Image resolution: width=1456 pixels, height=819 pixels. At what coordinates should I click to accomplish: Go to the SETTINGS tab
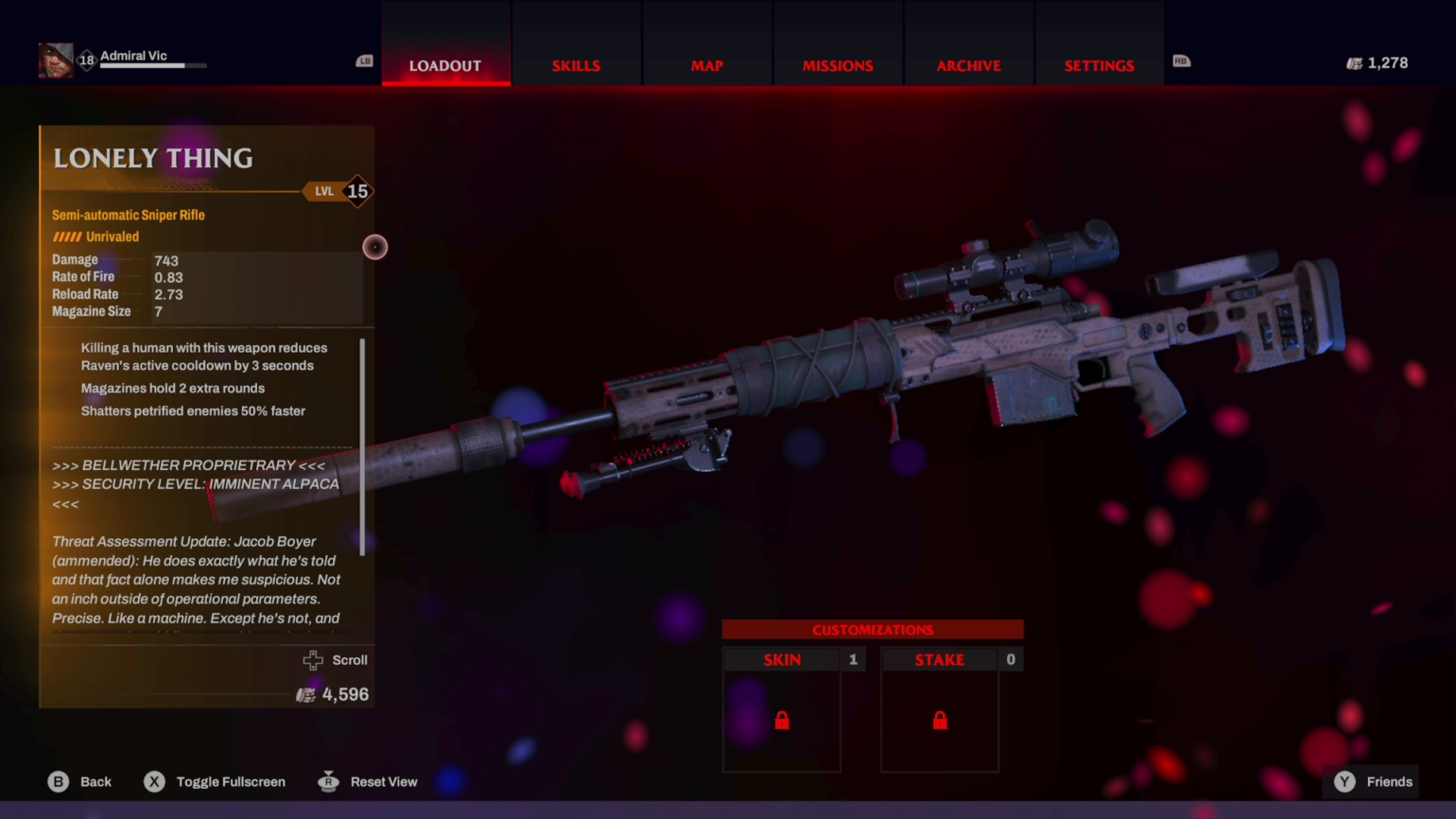(1099, 65)
